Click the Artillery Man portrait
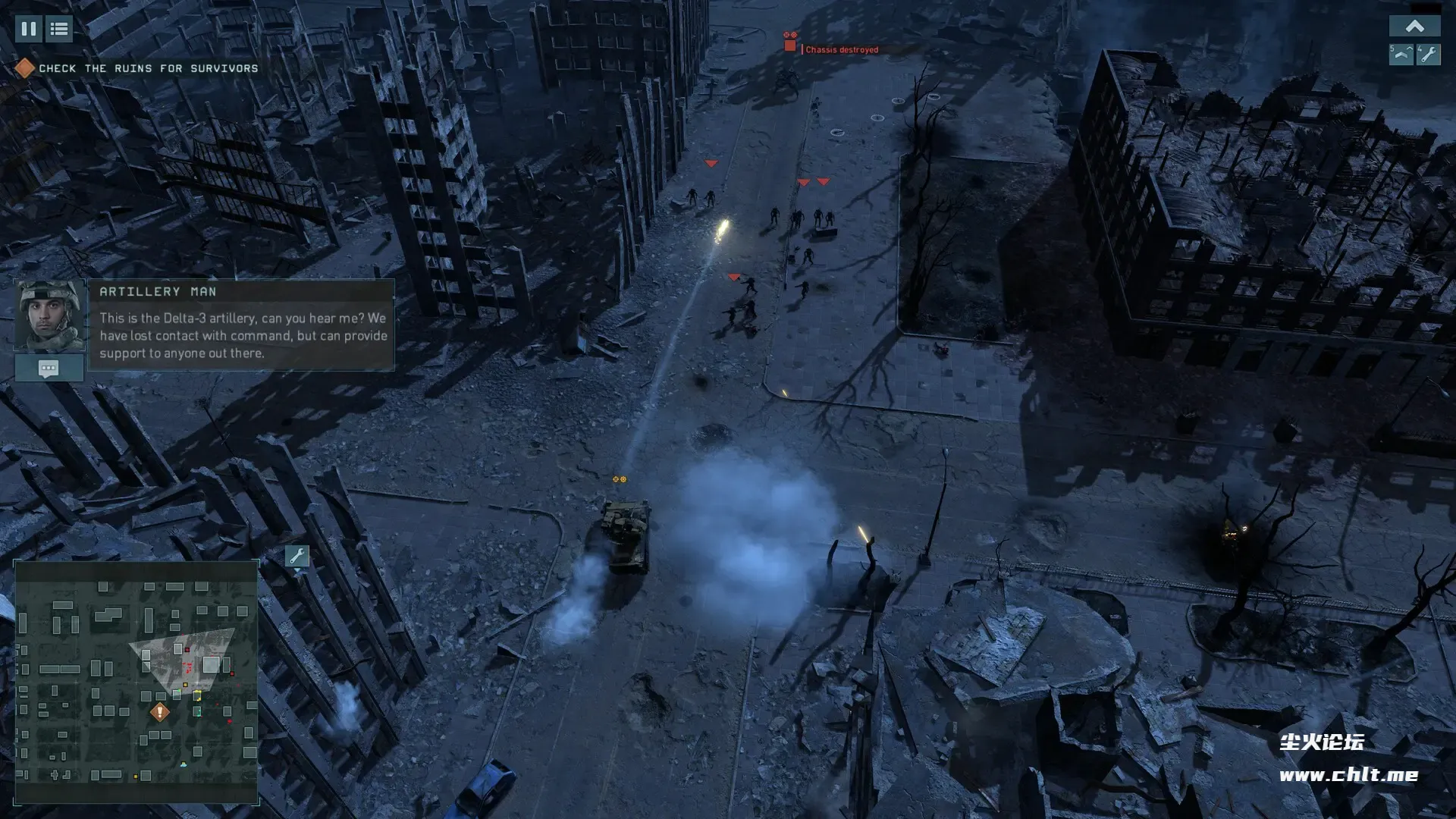 tap(50, 315)
